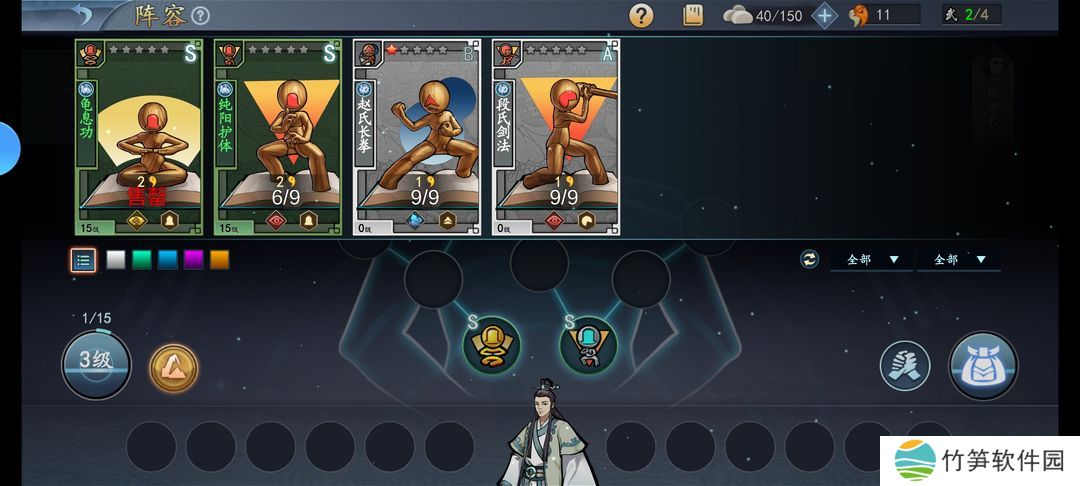1080x486 pixels.
Task: Select the 纯阳护体 skill card
Action: click(278, 137)
